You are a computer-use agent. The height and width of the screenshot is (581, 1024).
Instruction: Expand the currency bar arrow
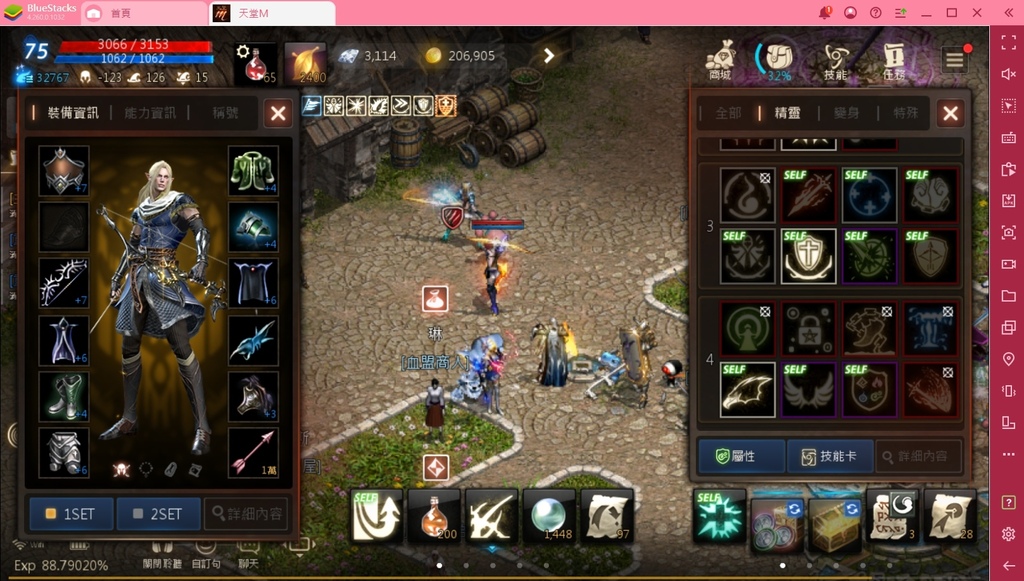tap(549, 56)
